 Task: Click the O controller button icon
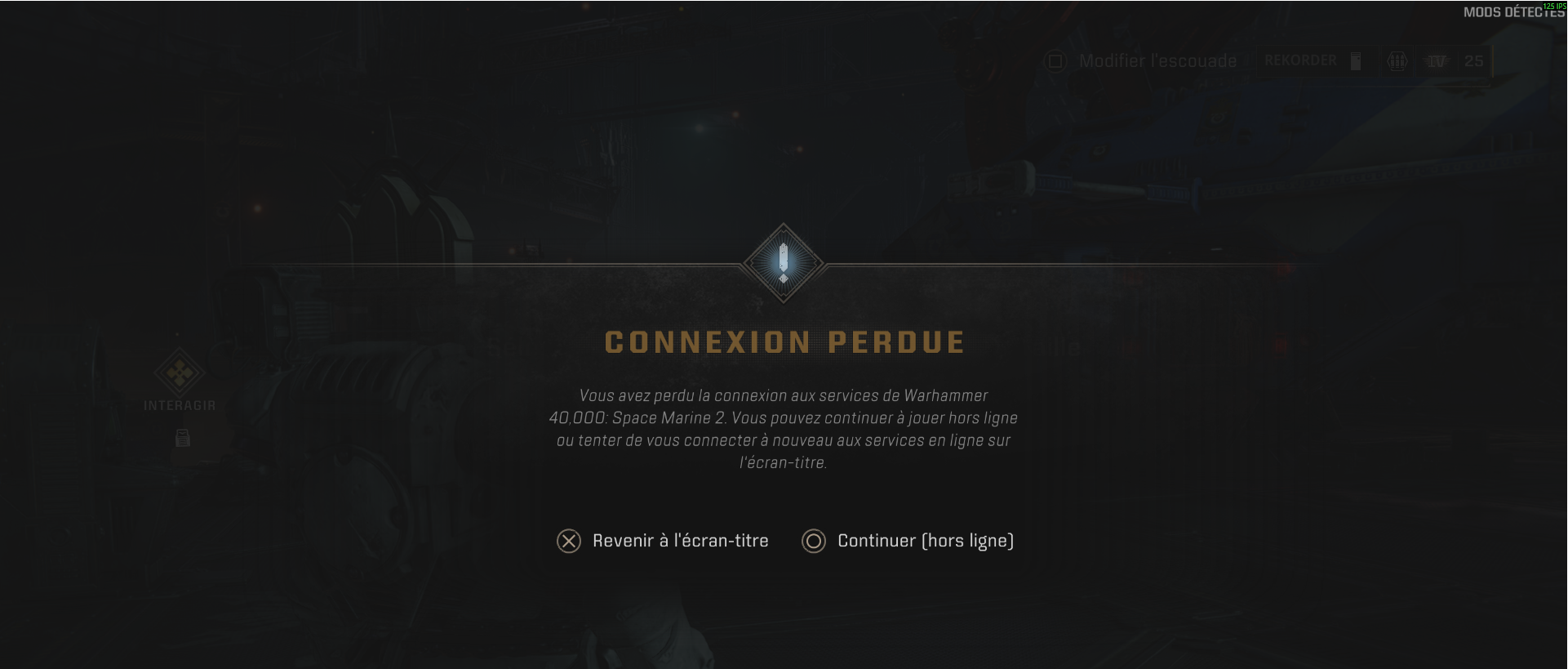coord(813,541)
